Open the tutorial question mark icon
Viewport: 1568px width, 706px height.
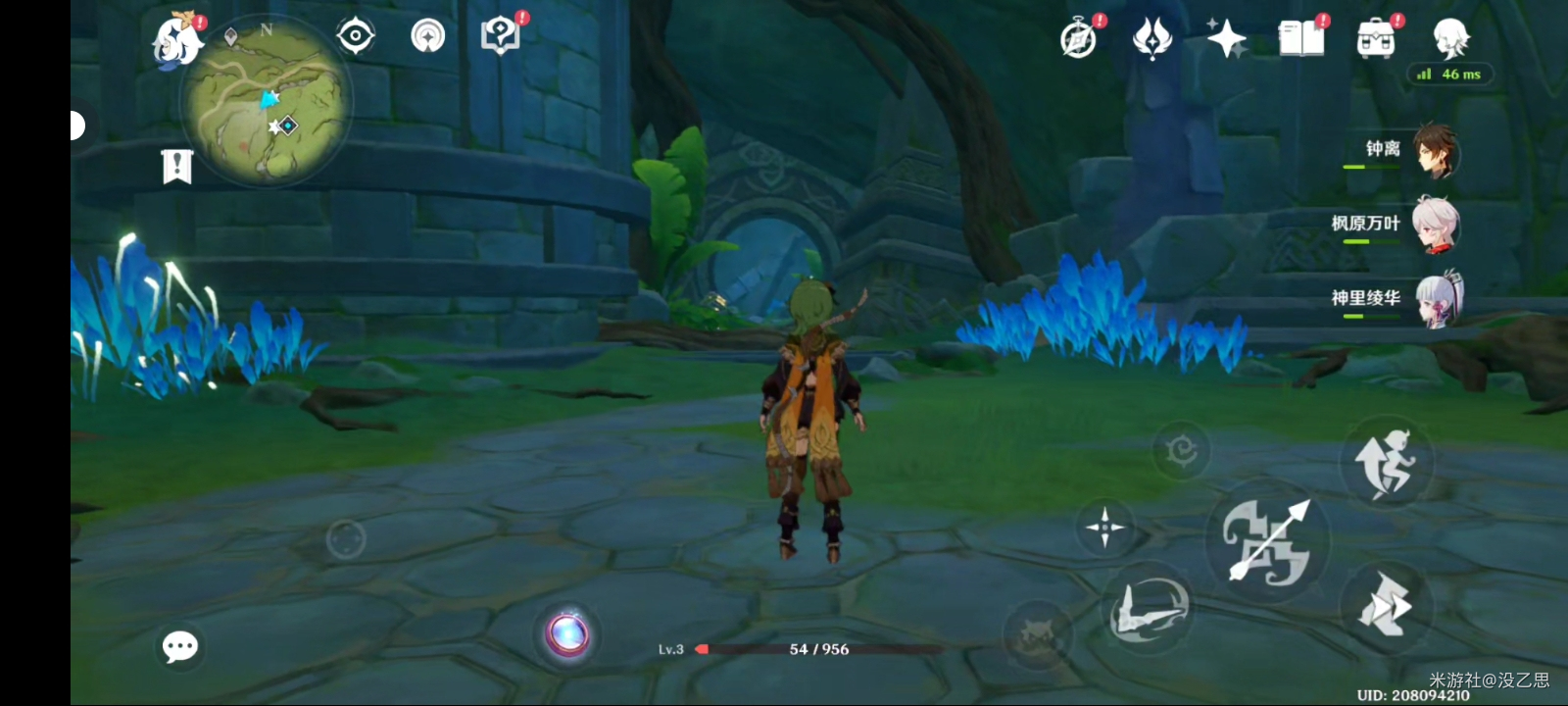501,36
